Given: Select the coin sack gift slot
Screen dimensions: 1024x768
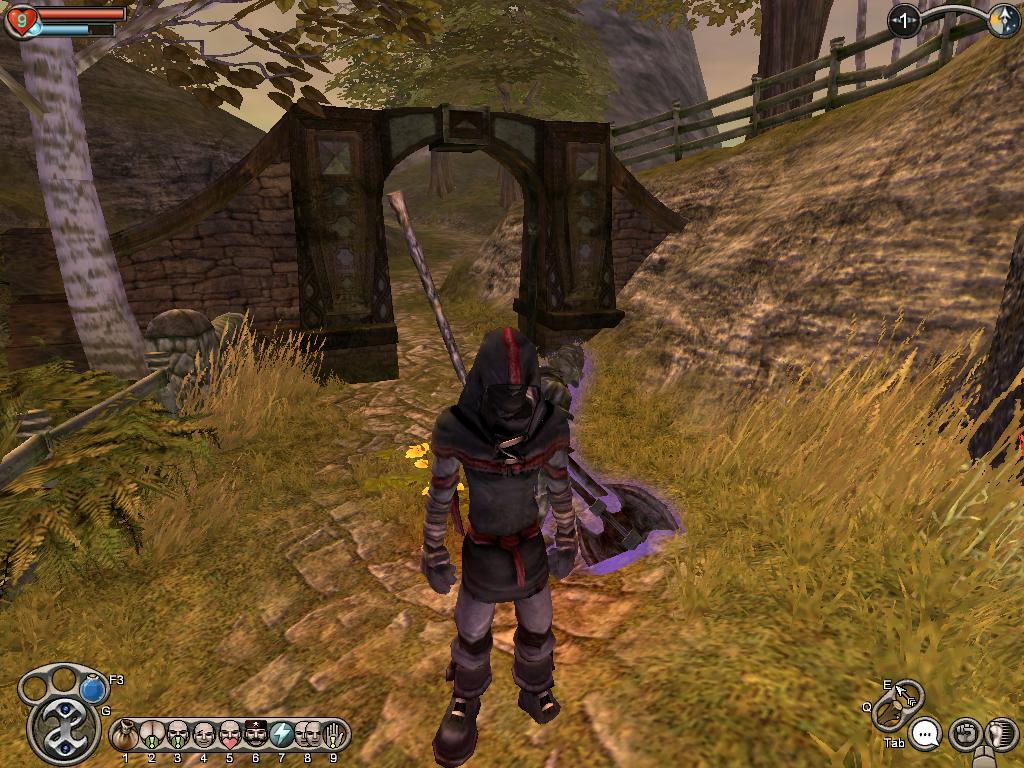Looking at the screenshot, I should (126, 736).
